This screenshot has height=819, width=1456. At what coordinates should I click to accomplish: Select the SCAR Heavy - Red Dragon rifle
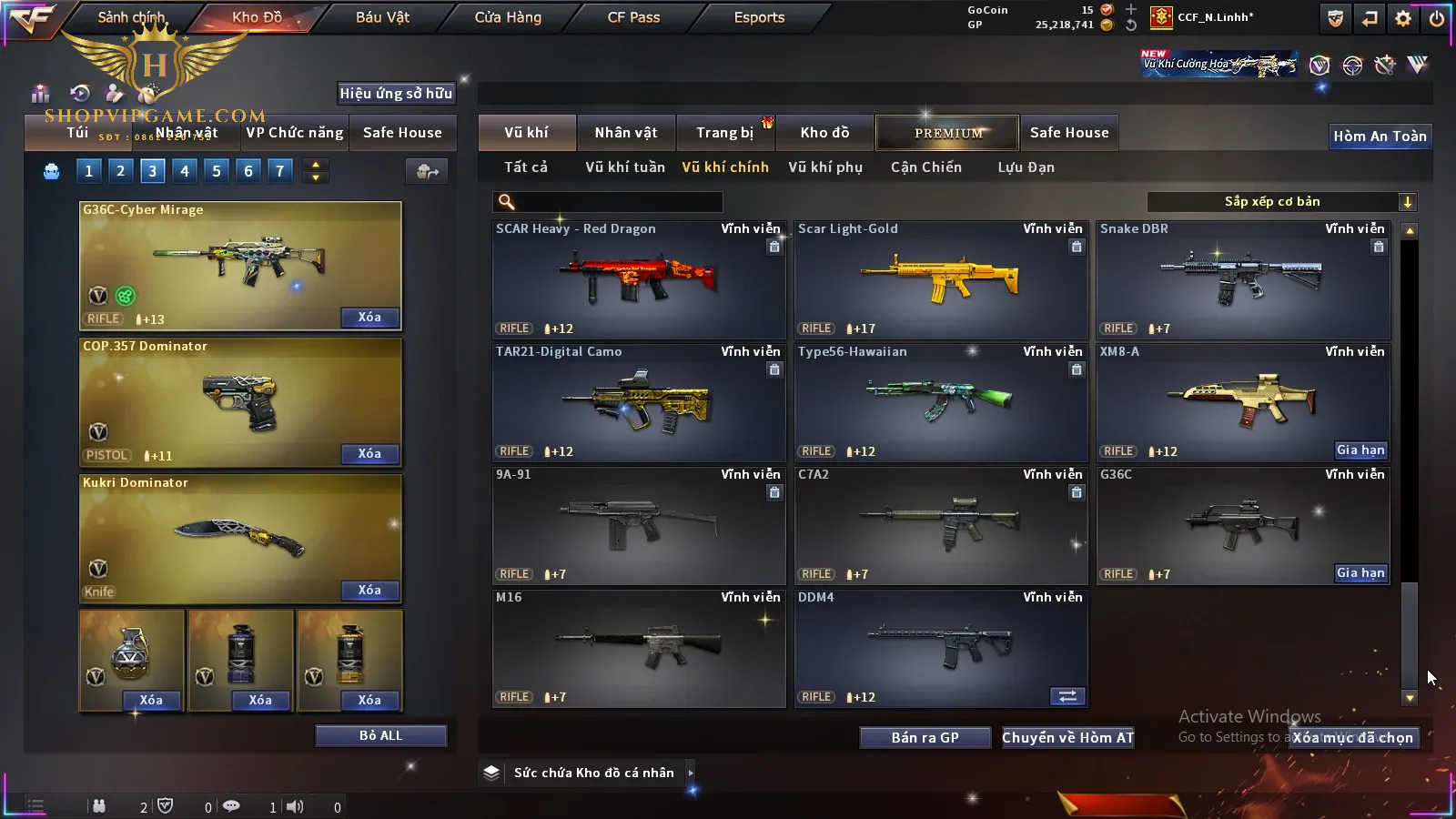pyautogui.click(x=639, y=280)
